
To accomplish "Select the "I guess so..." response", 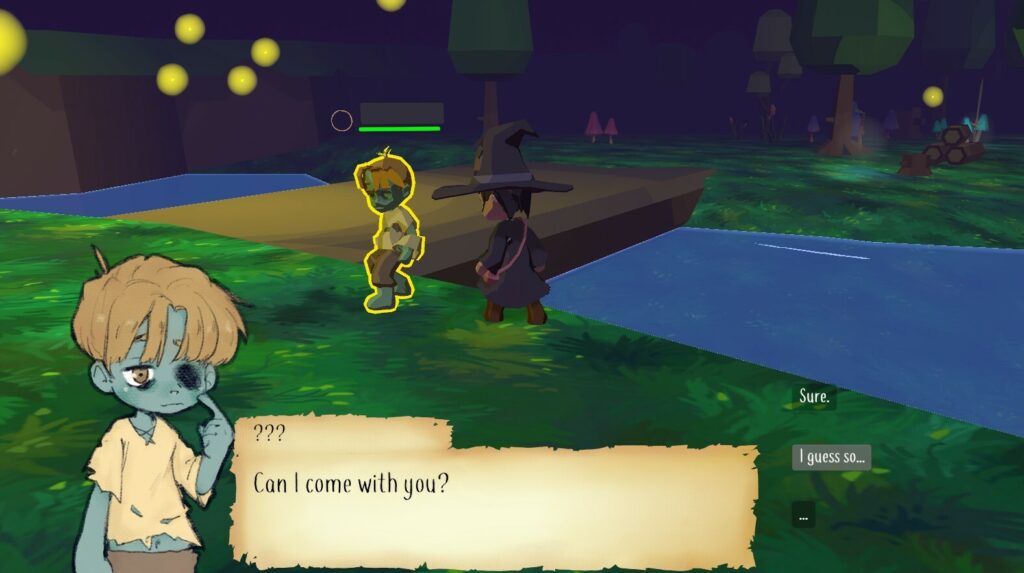I will coord(831,457).
